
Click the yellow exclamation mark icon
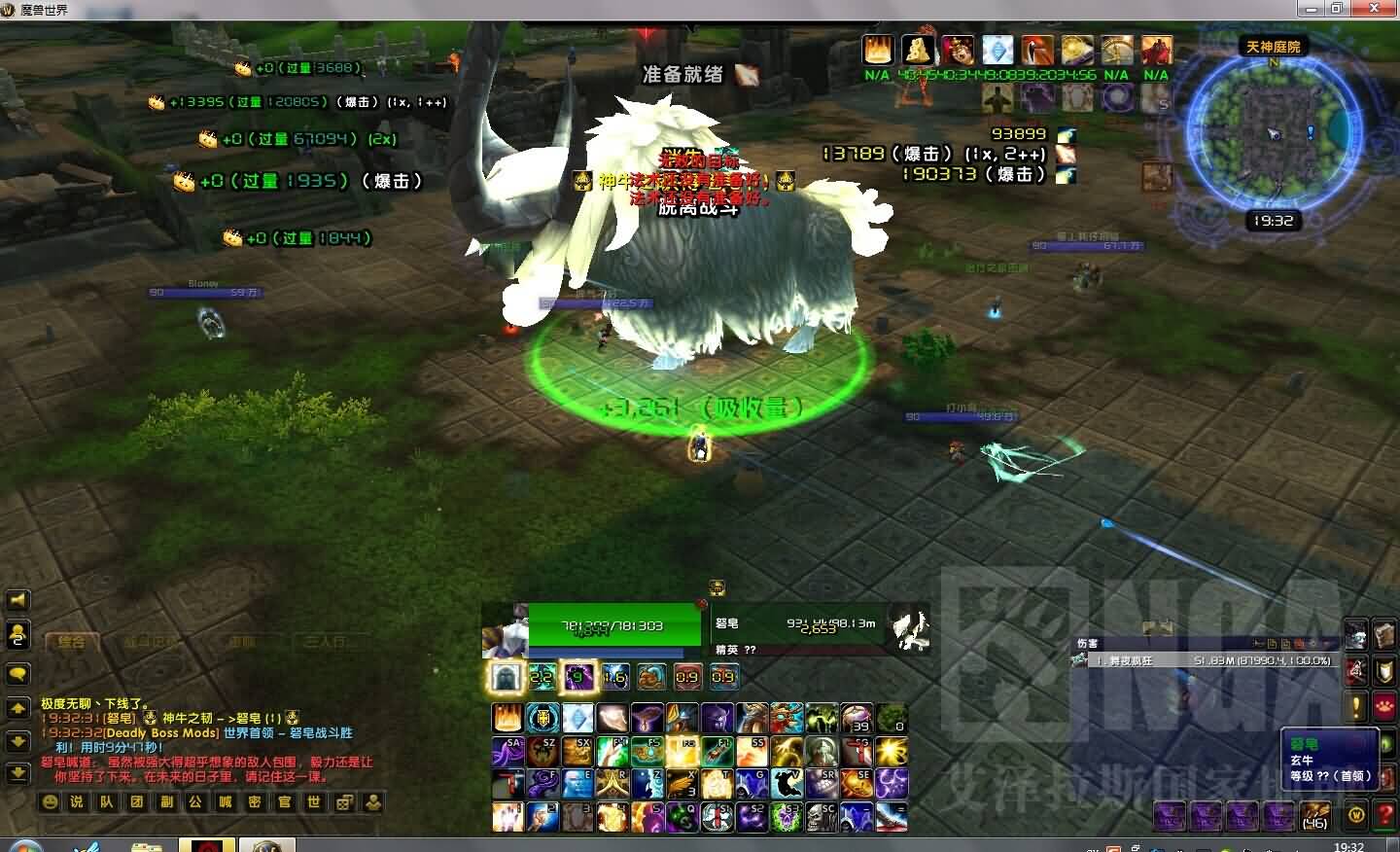pos(1356,705)
